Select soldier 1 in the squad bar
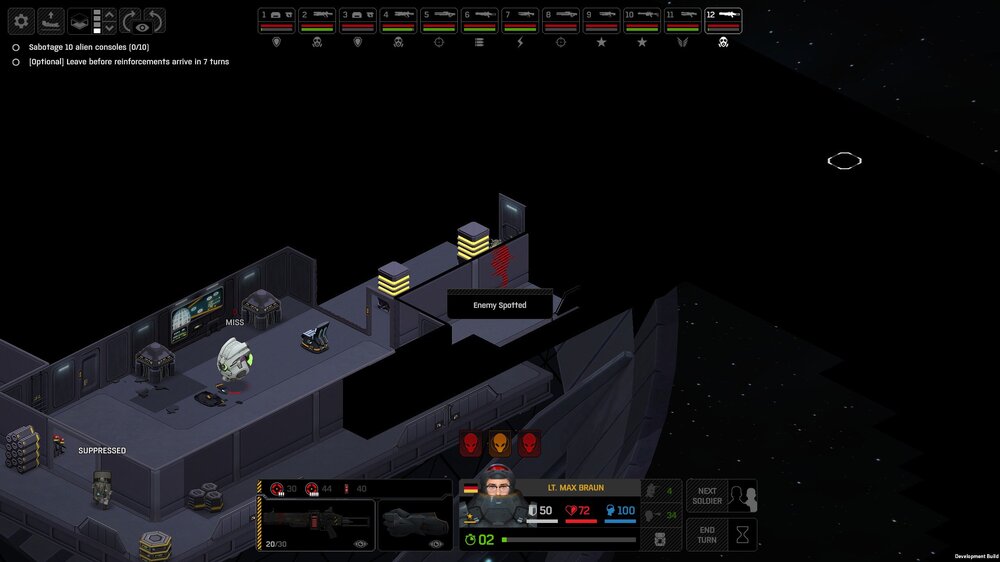The height and width of the screenshot is (562, 1000). tap(277, 21)
